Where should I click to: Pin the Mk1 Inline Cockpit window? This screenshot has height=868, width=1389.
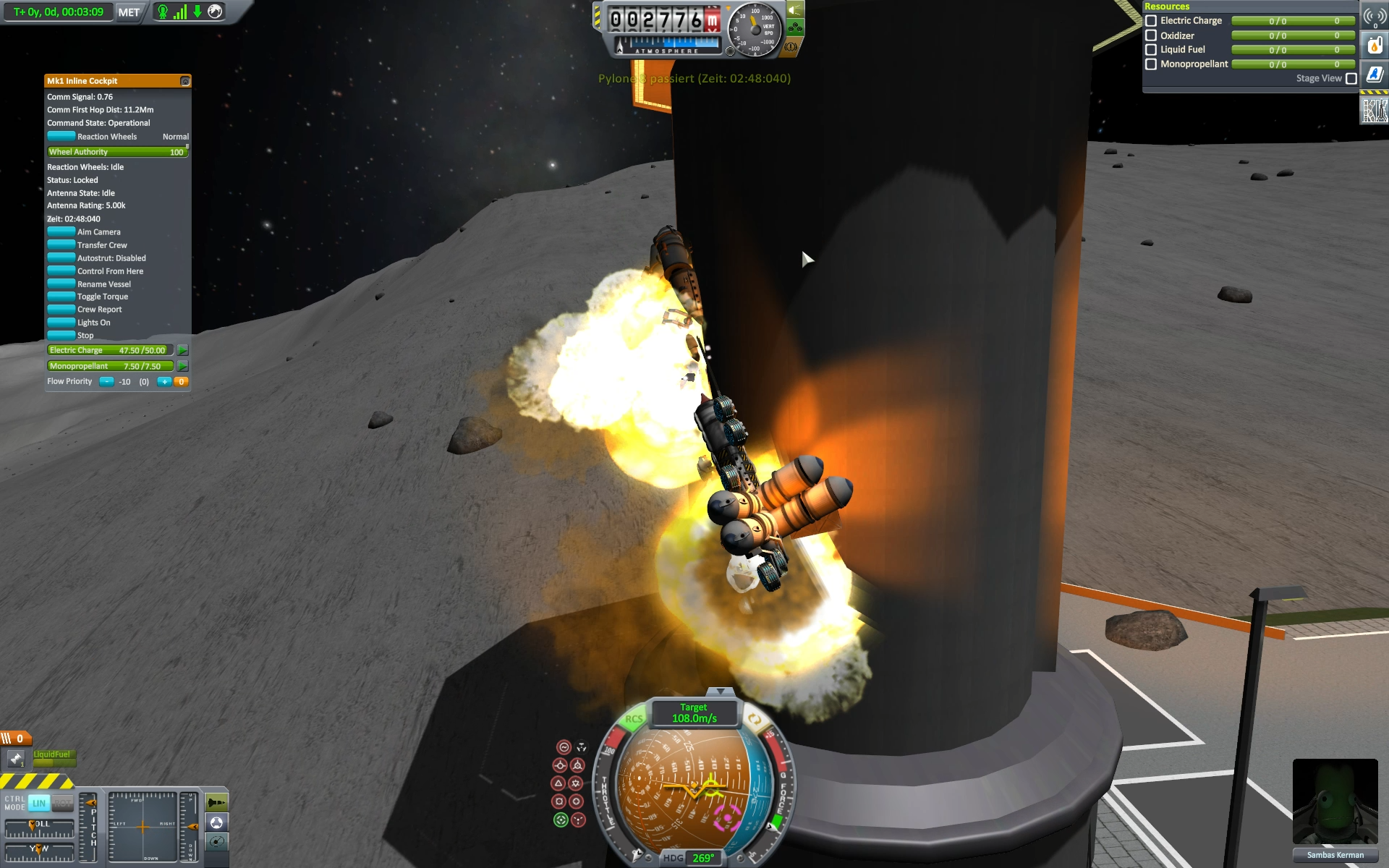pyautogui.click(x=185, y=81)
